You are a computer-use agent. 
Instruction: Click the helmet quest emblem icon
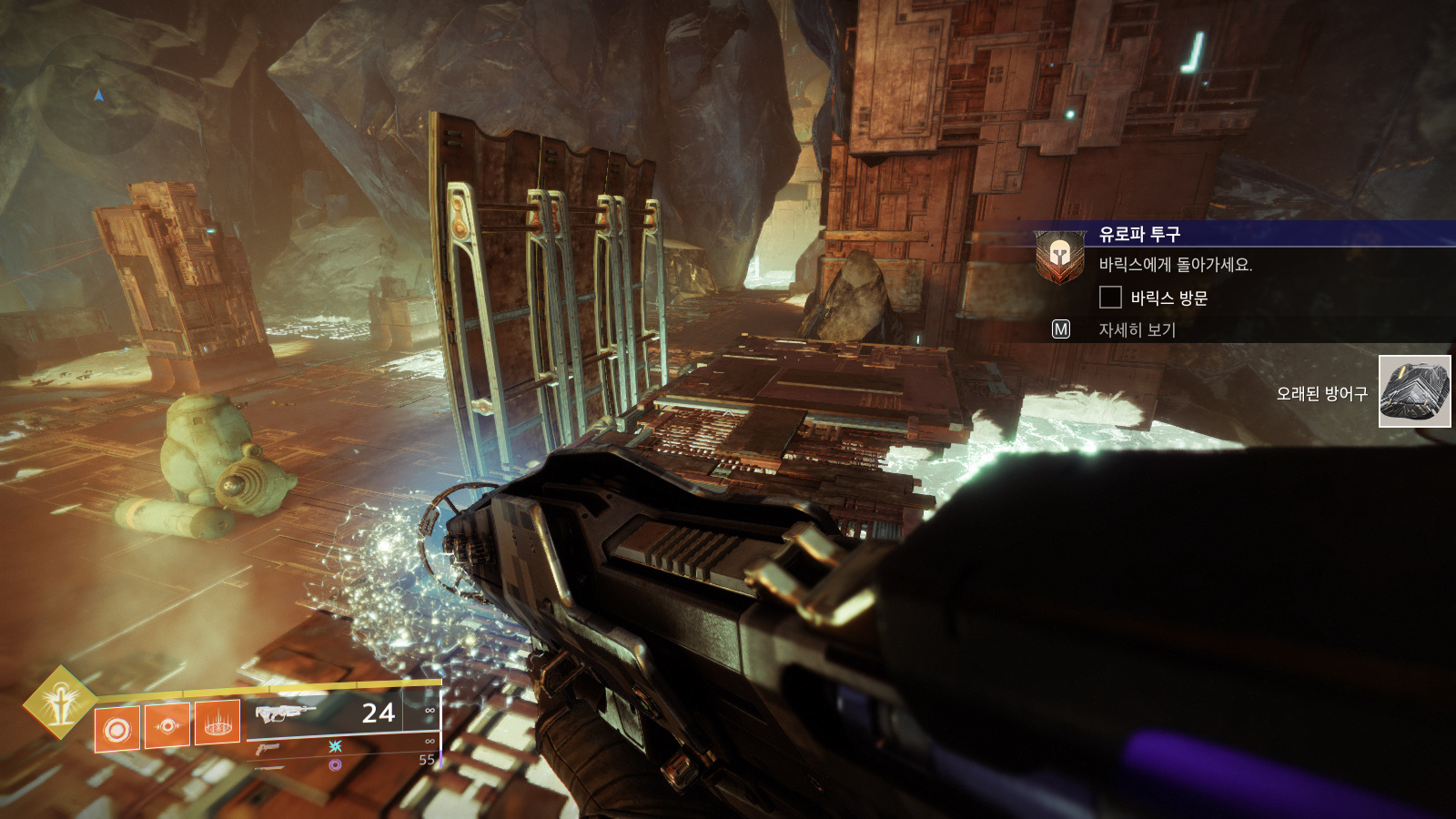1059,256
